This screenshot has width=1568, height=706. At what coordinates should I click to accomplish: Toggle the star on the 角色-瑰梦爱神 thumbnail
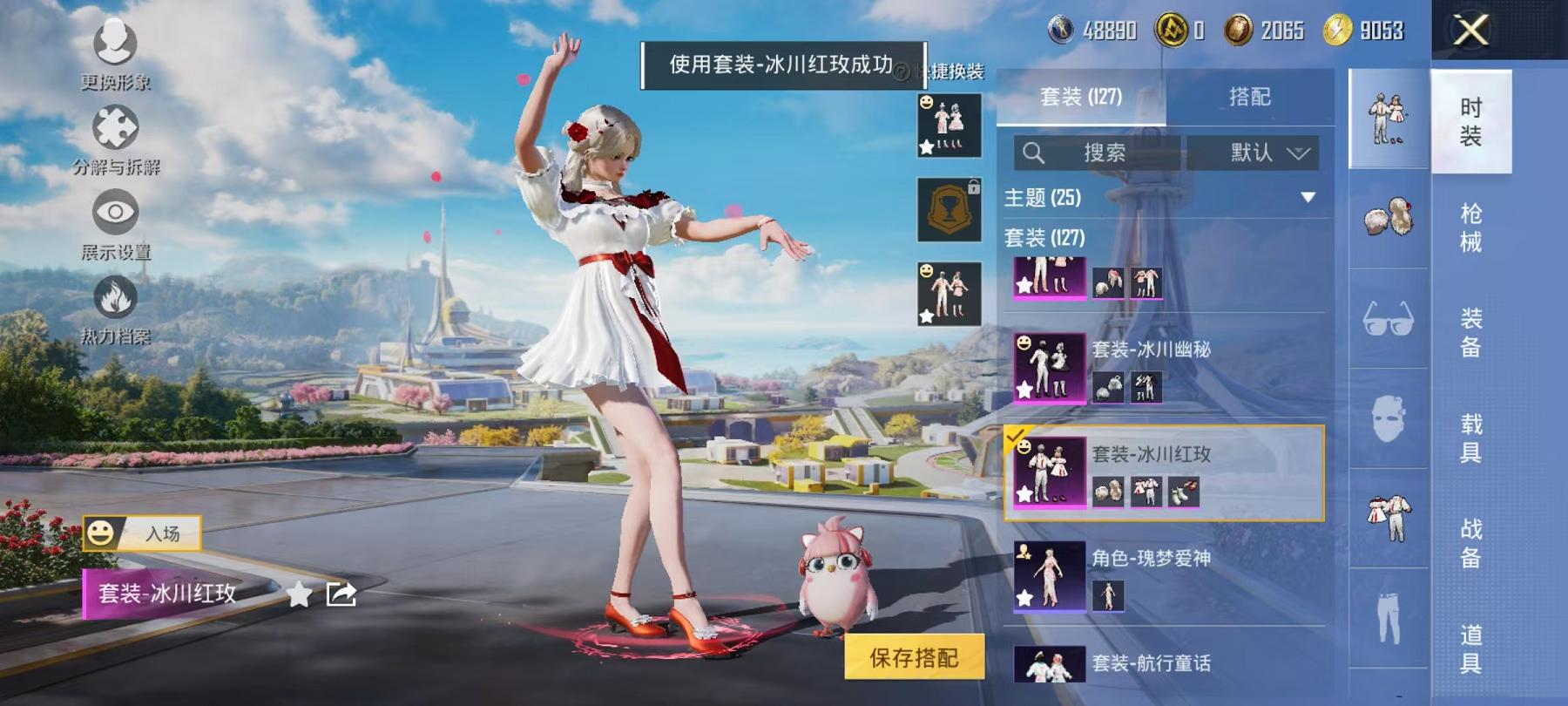coord(1025,599)
